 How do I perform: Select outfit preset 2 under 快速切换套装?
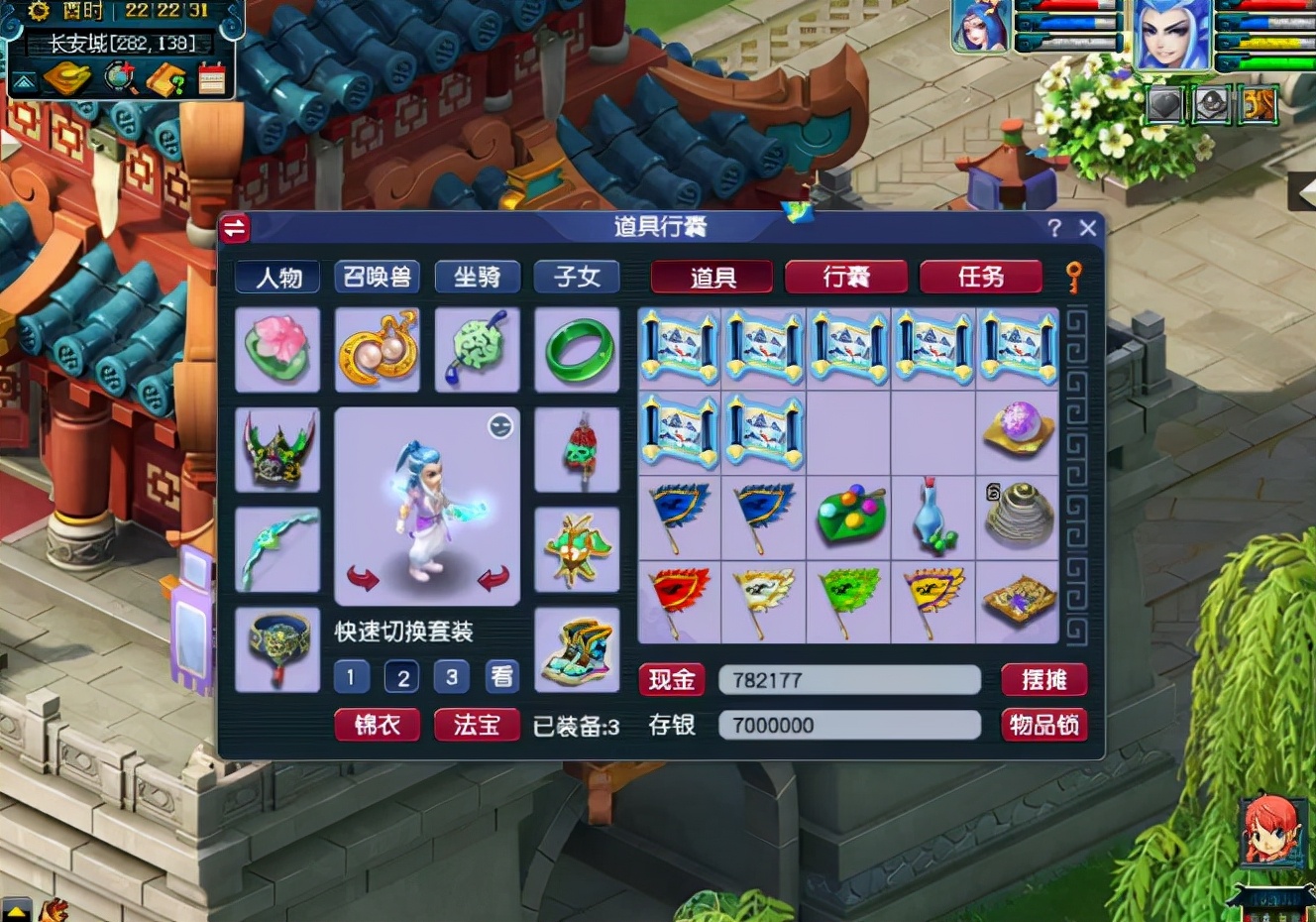point(400,677)
